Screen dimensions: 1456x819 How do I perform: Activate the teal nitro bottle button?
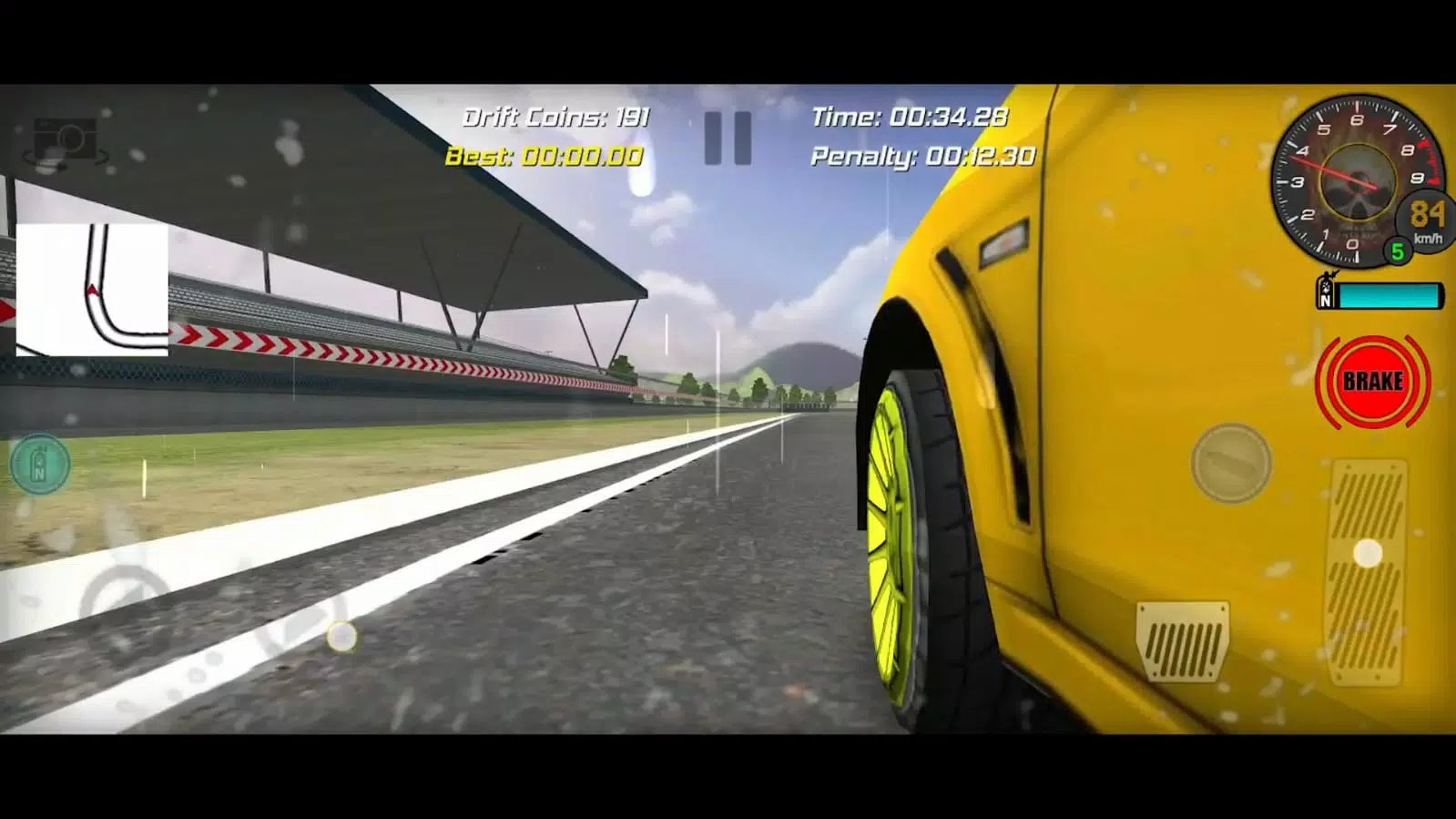pos(40,465)
